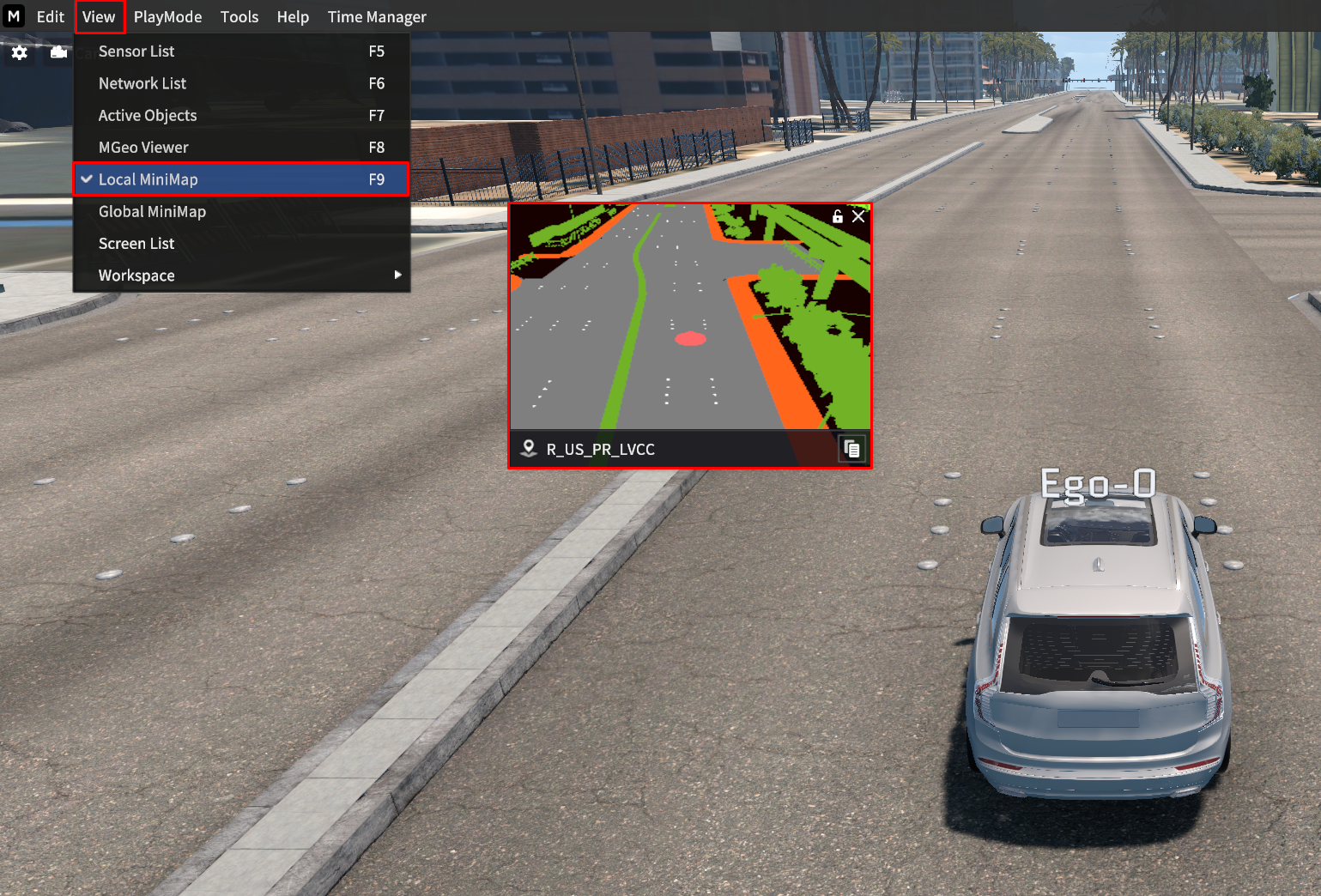Open the Edit menu
Viewport: 1321px width, 896px height.
point(50,17)
